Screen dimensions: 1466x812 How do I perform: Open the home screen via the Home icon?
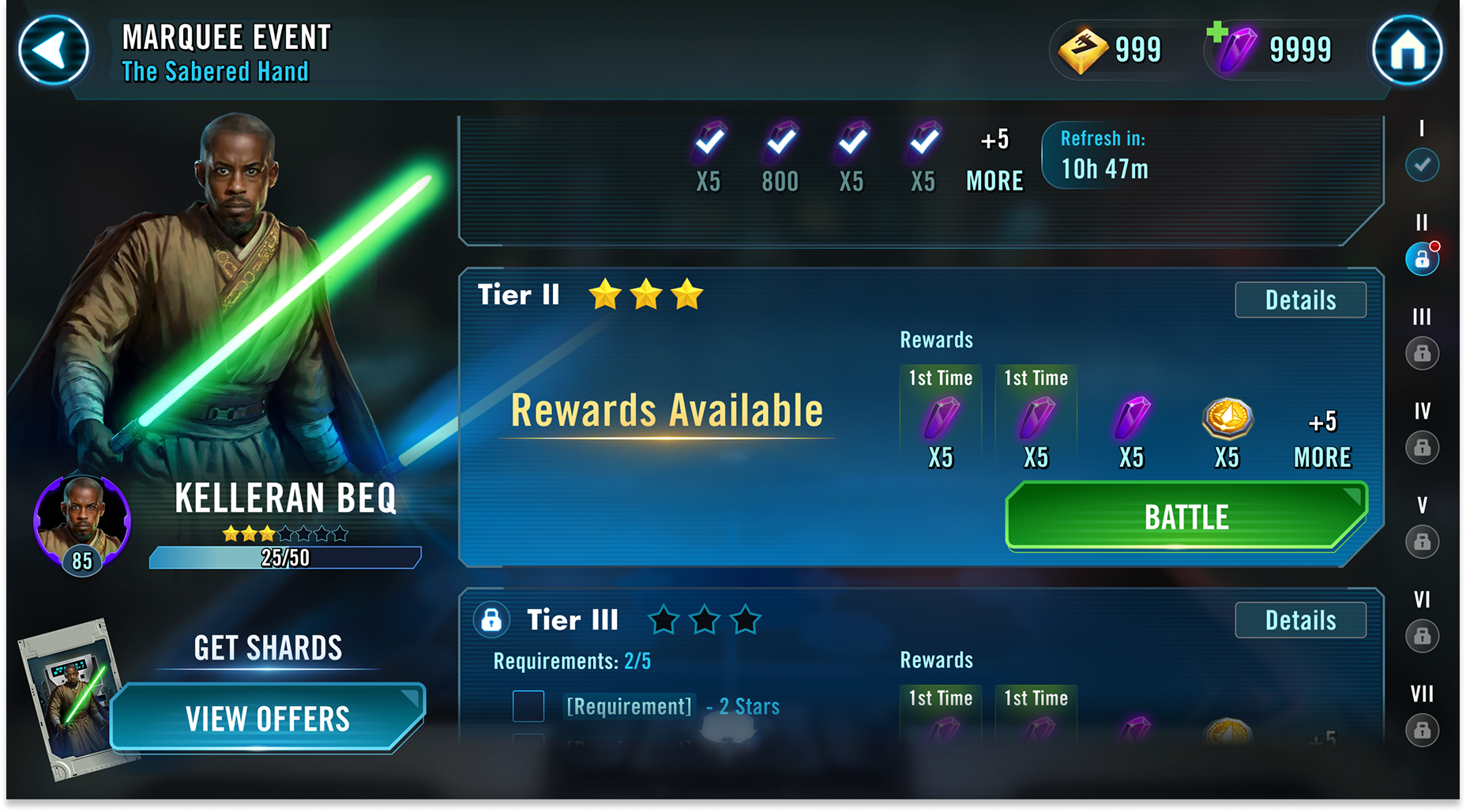point(1409,50)
